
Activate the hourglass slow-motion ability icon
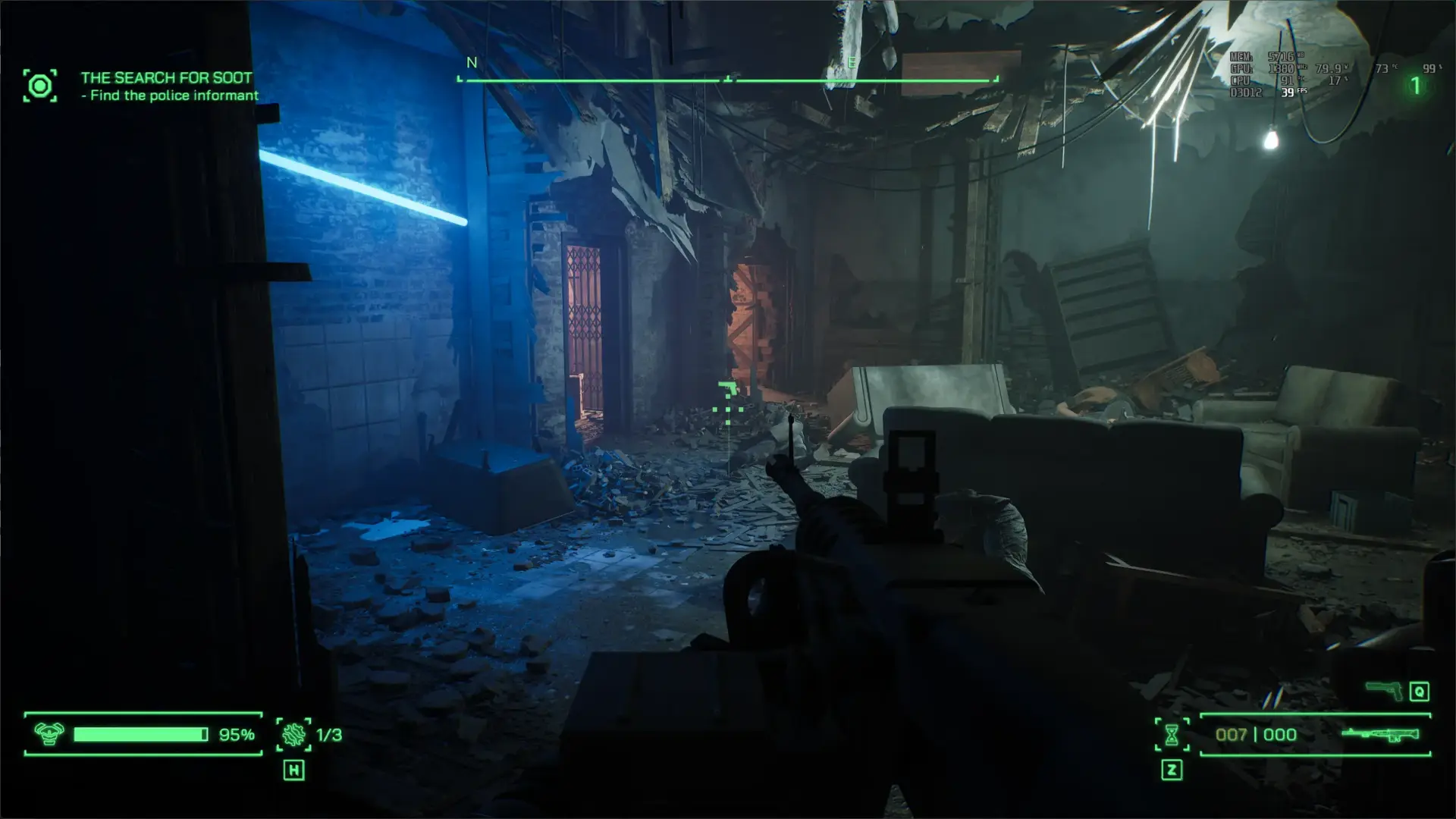[x=1172, y=734]
